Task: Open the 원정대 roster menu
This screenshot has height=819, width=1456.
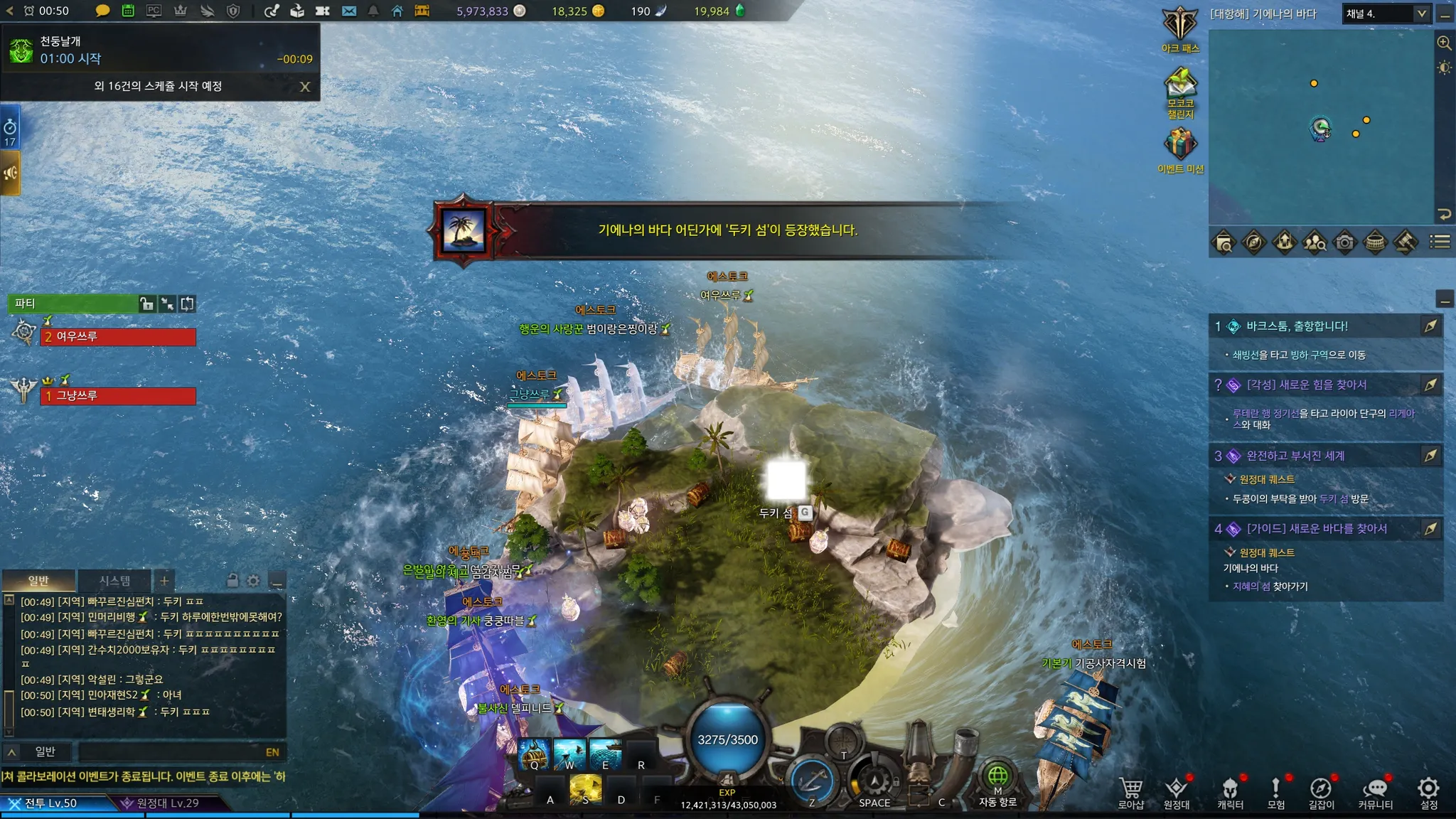Action: tap(1176, 791)
